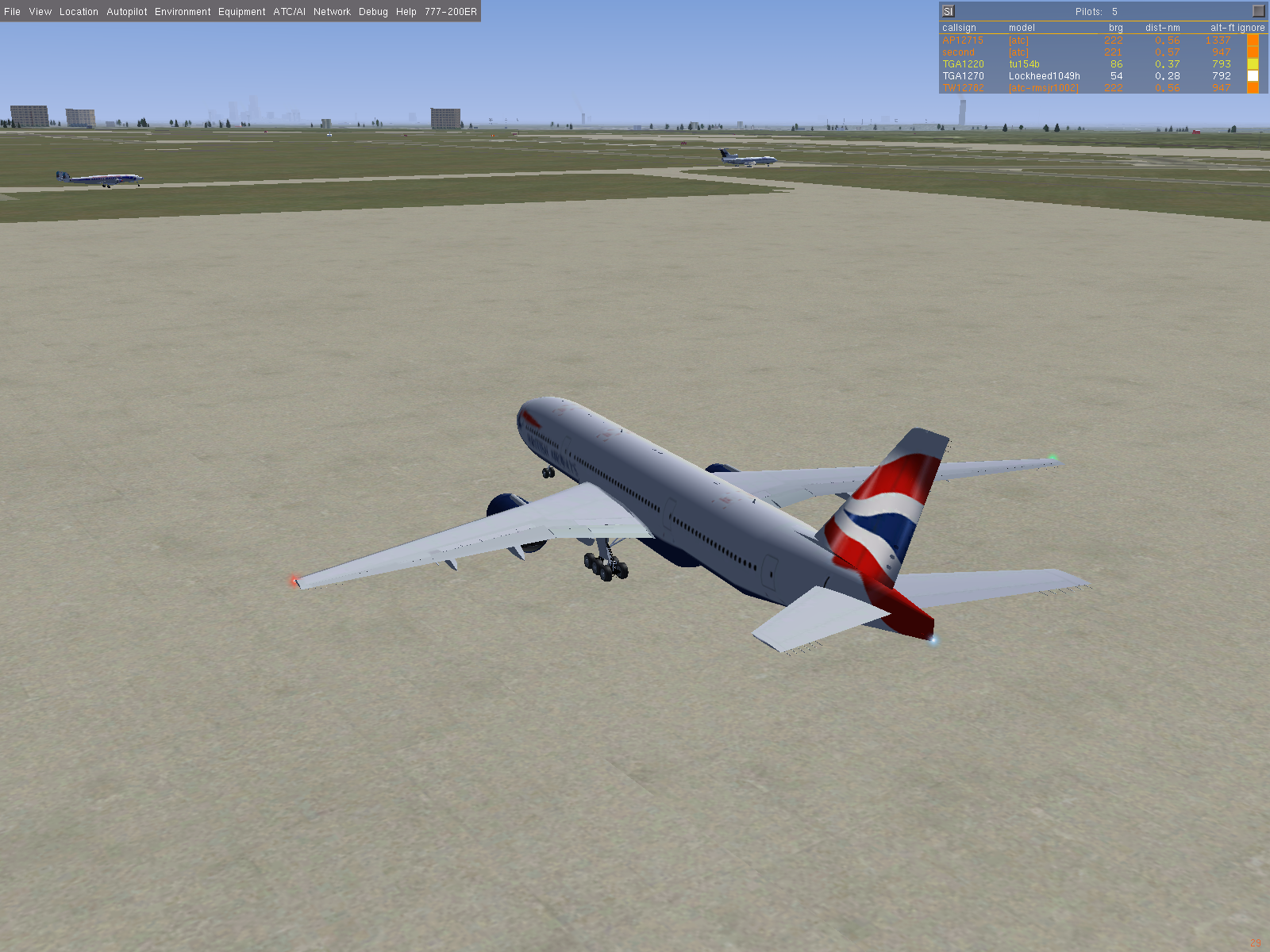The width and height of the screenshot is (1270, 952).
Task: Open the Help menu
Action: (x=406, y=12)
